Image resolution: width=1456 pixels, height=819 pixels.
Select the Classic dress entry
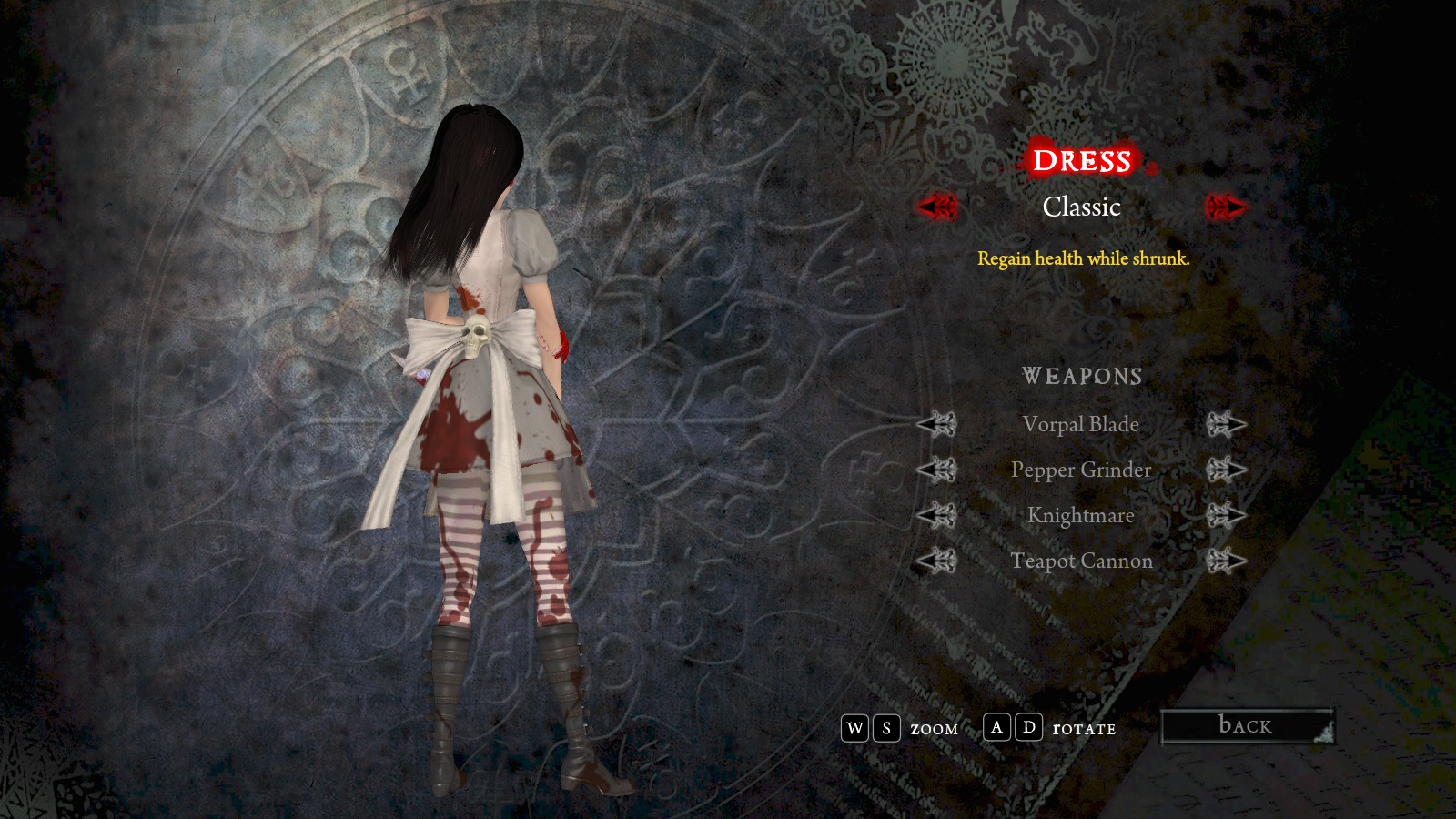[x=1081, y=207]
